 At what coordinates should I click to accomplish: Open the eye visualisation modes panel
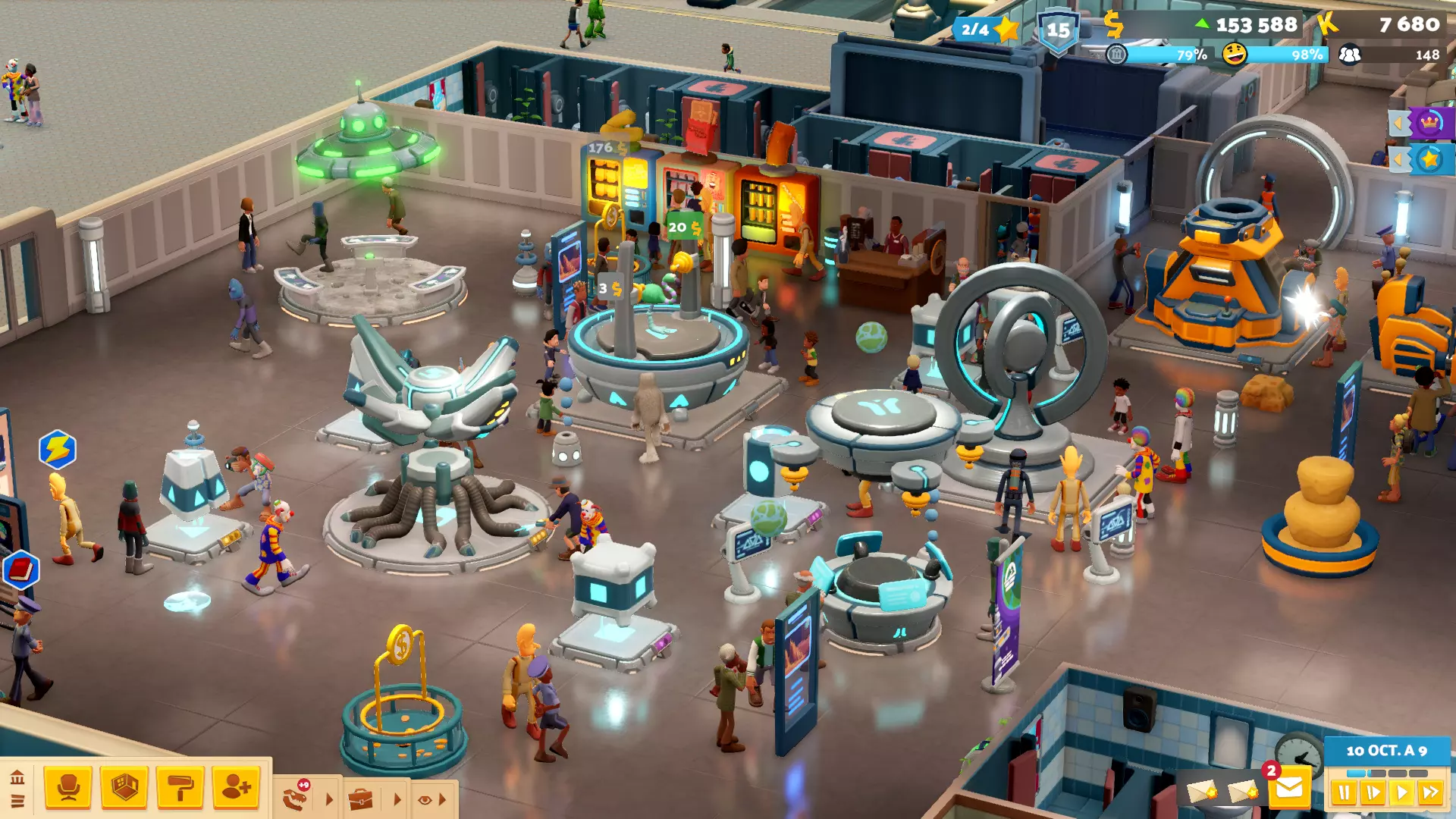coord(425,799)
